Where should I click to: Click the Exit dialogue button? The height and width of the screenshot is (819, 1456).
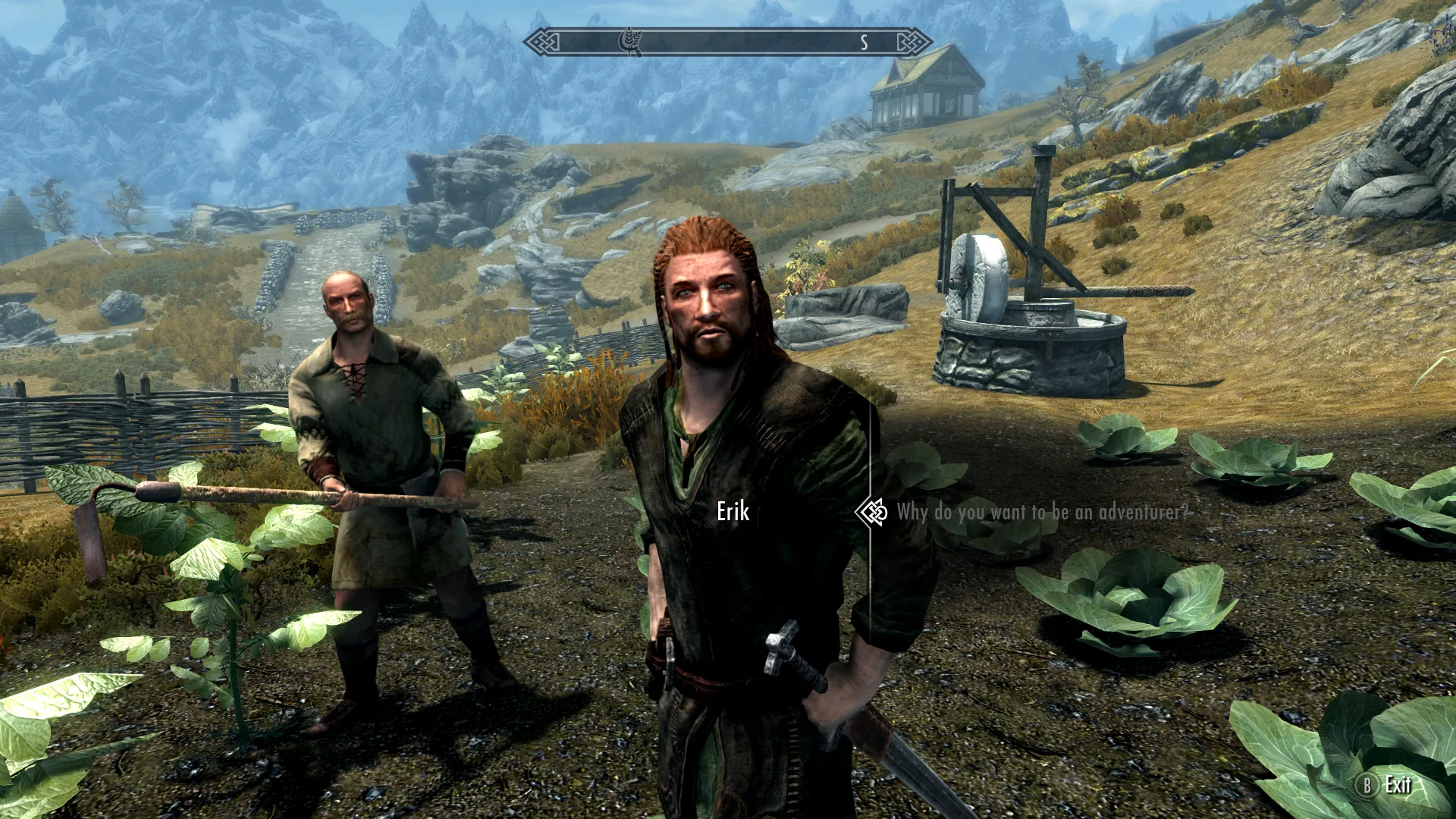[1387, 785]
